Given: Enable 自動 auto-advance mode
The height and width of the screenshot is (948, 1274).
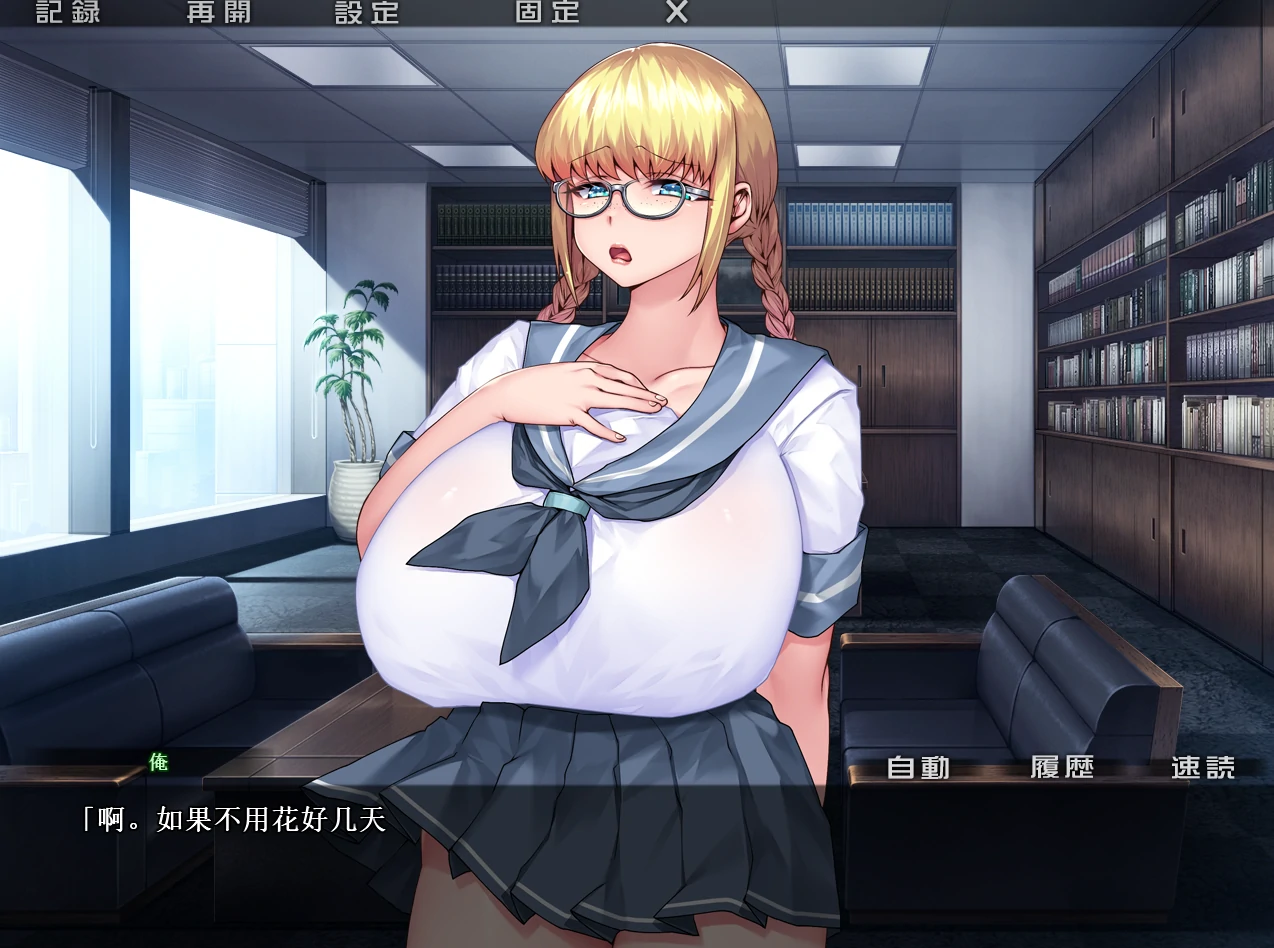Looking at the screenshot, I should pyautogui.click(x=918, y=767).
